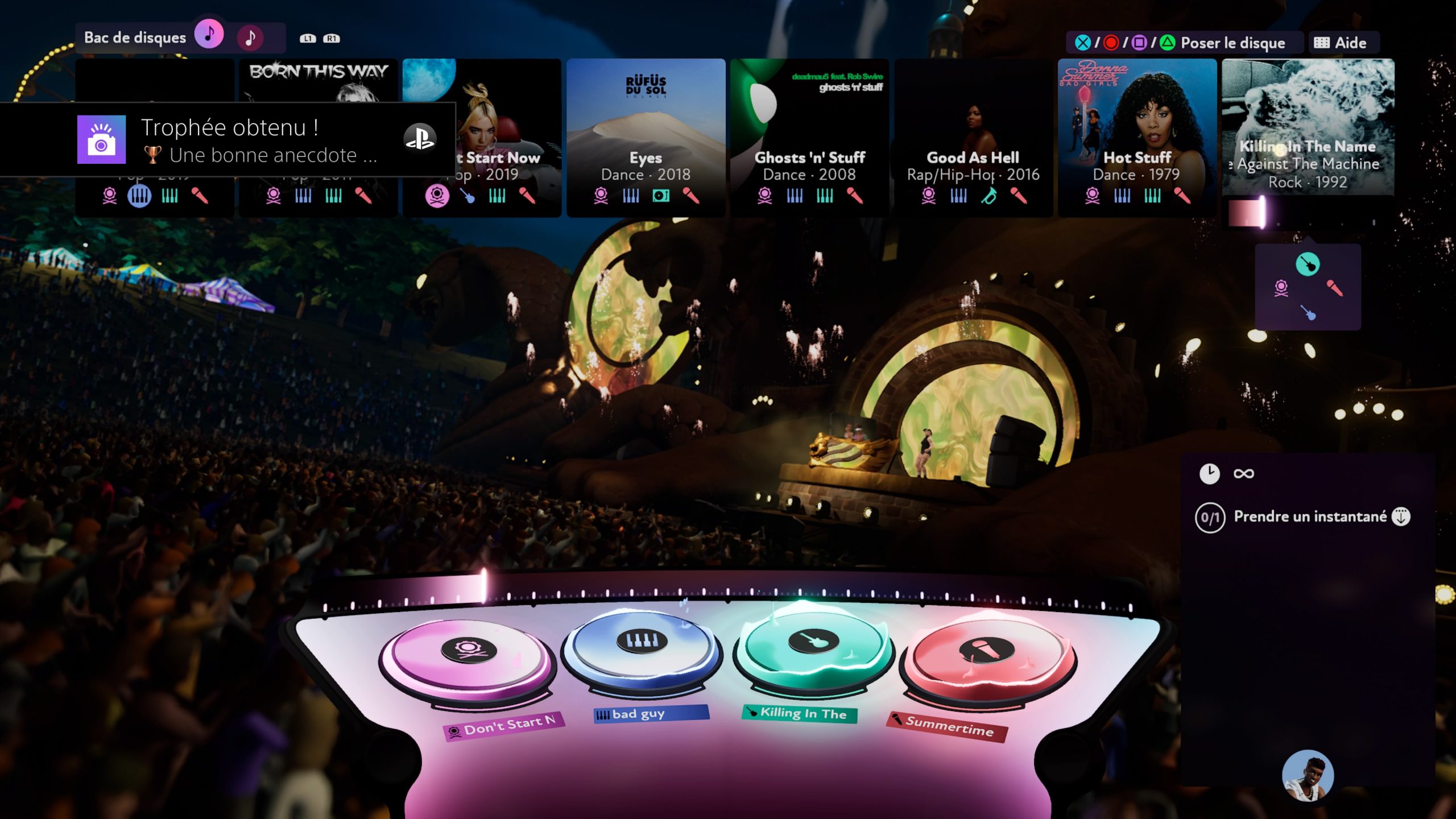Screen dimensions: 1456x819
Task: Open the Trophée obtenu notification
Action: pyautogui.click(x=227, y=140)
